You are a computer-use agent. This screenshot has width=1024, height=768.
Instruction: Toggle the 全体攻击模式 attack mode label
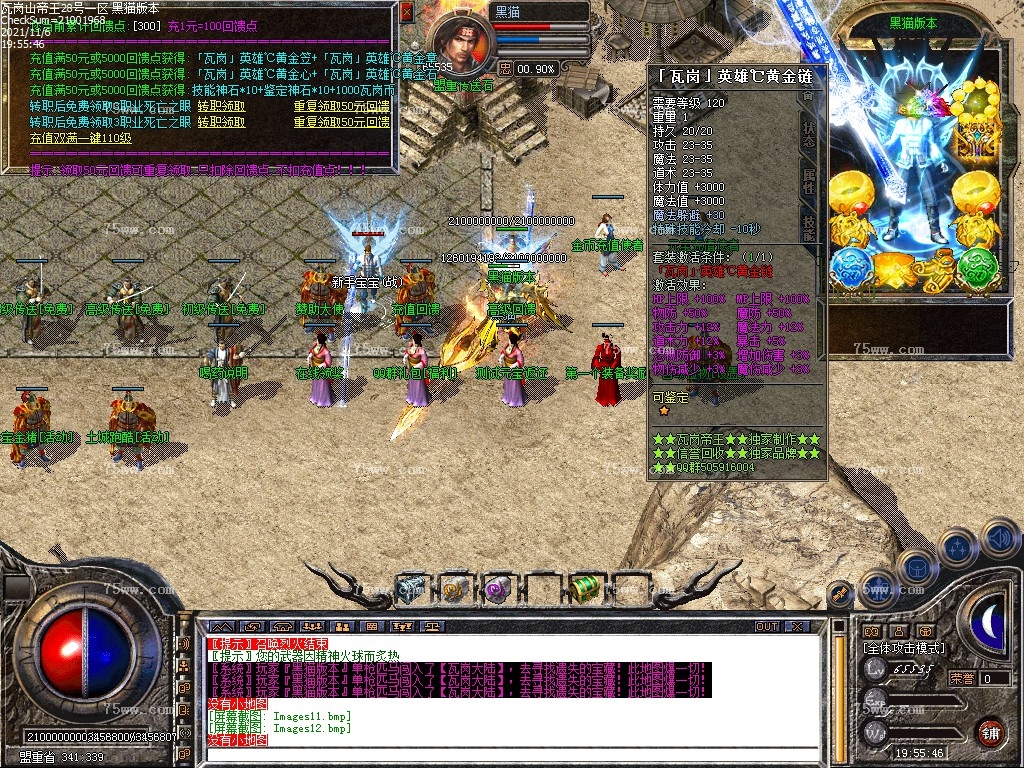point(904,648)
